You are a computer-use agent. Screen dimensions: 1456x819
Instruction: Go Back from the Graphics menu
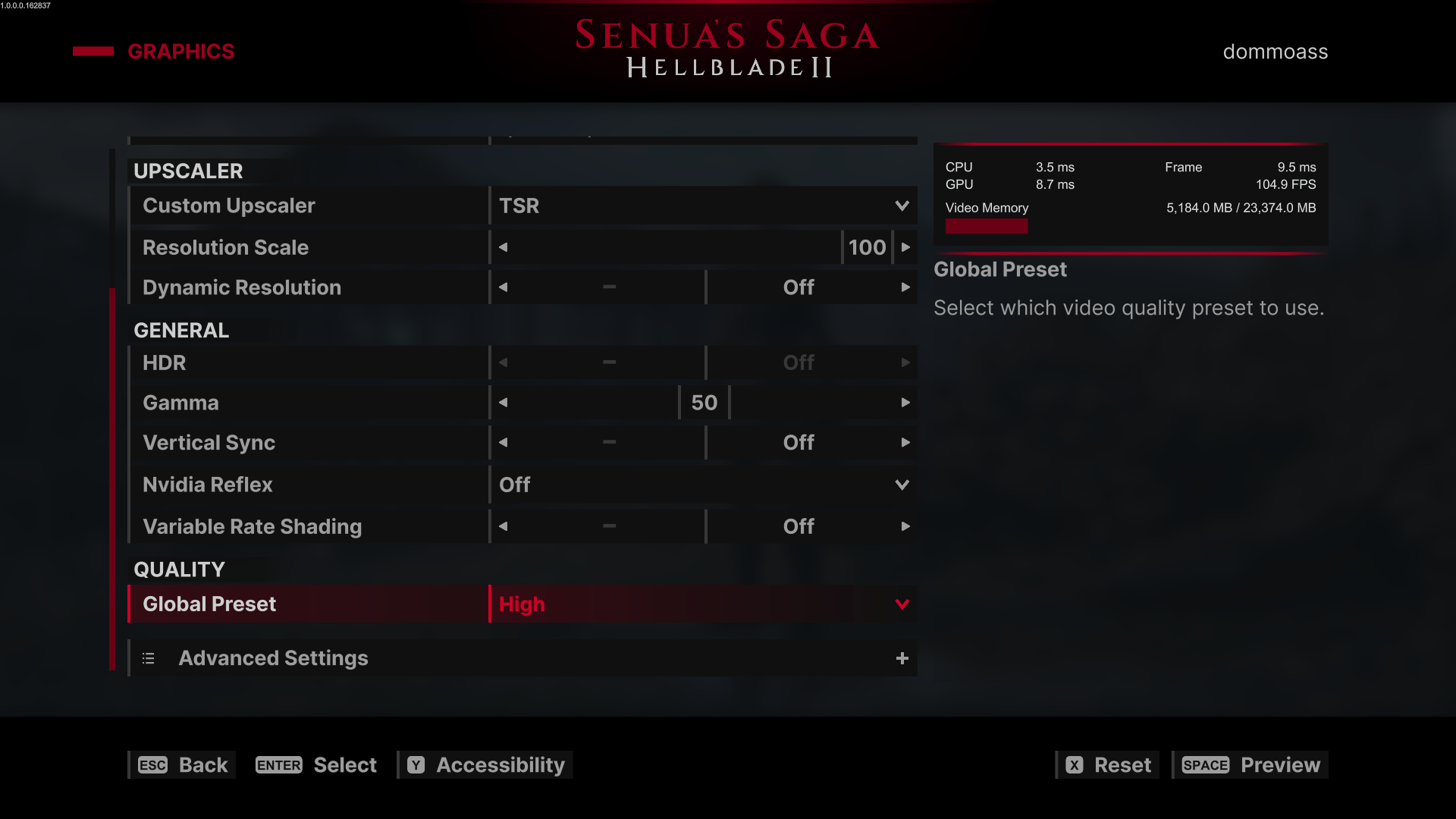pyautogui.click(x=183, y=765)
